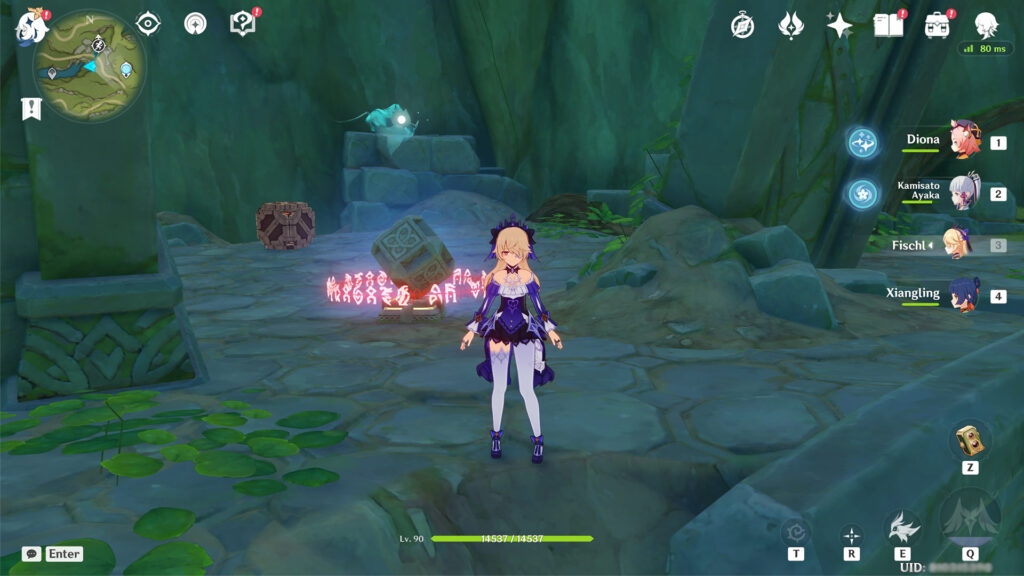Image resolution: width=1024 pixels, height=576 pixels.
Task: Open the tutorial question-mark book icon
Action: coord(242,23)
